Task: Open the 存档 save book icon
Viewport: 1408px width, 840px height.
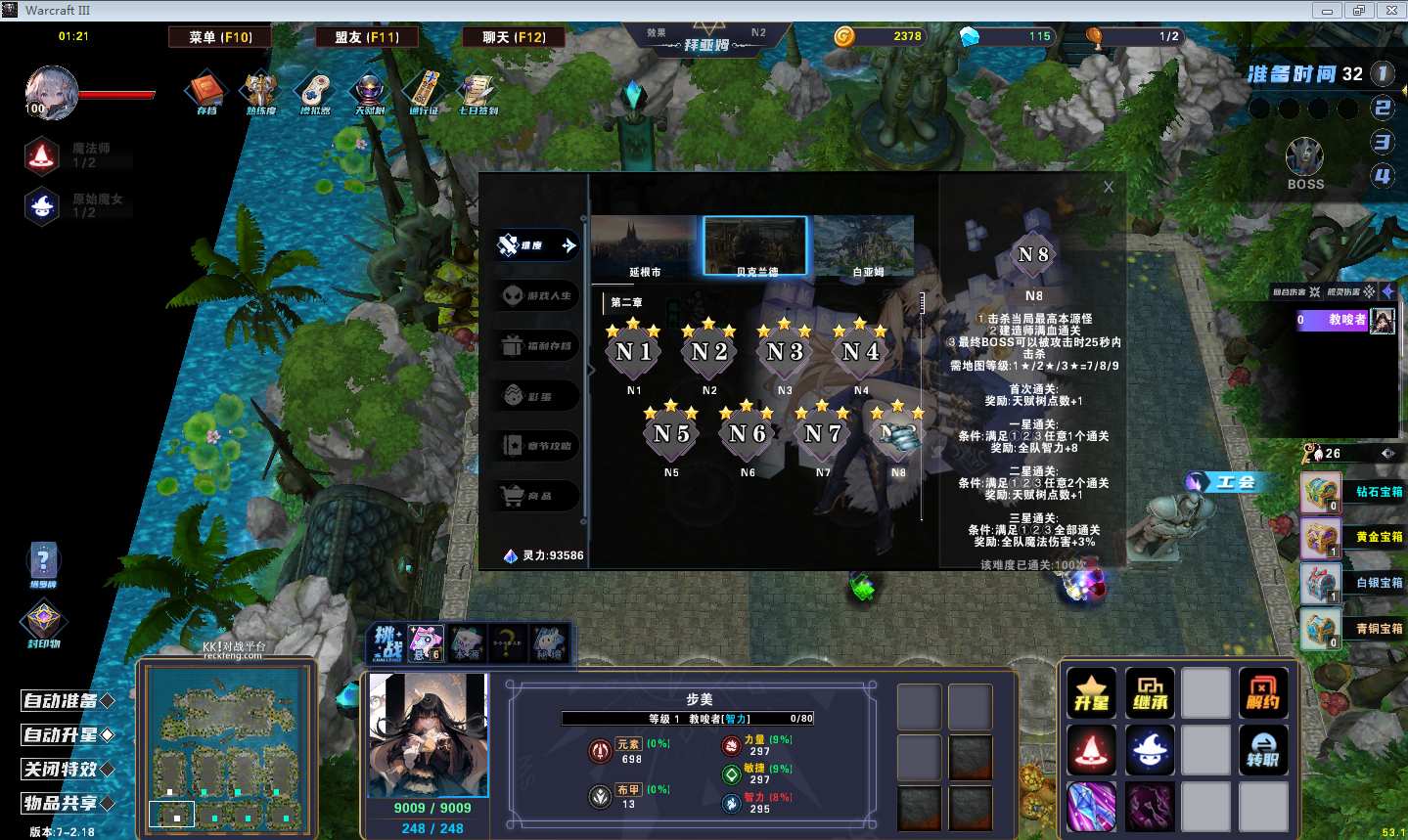Action: click(x=206, y=91)
